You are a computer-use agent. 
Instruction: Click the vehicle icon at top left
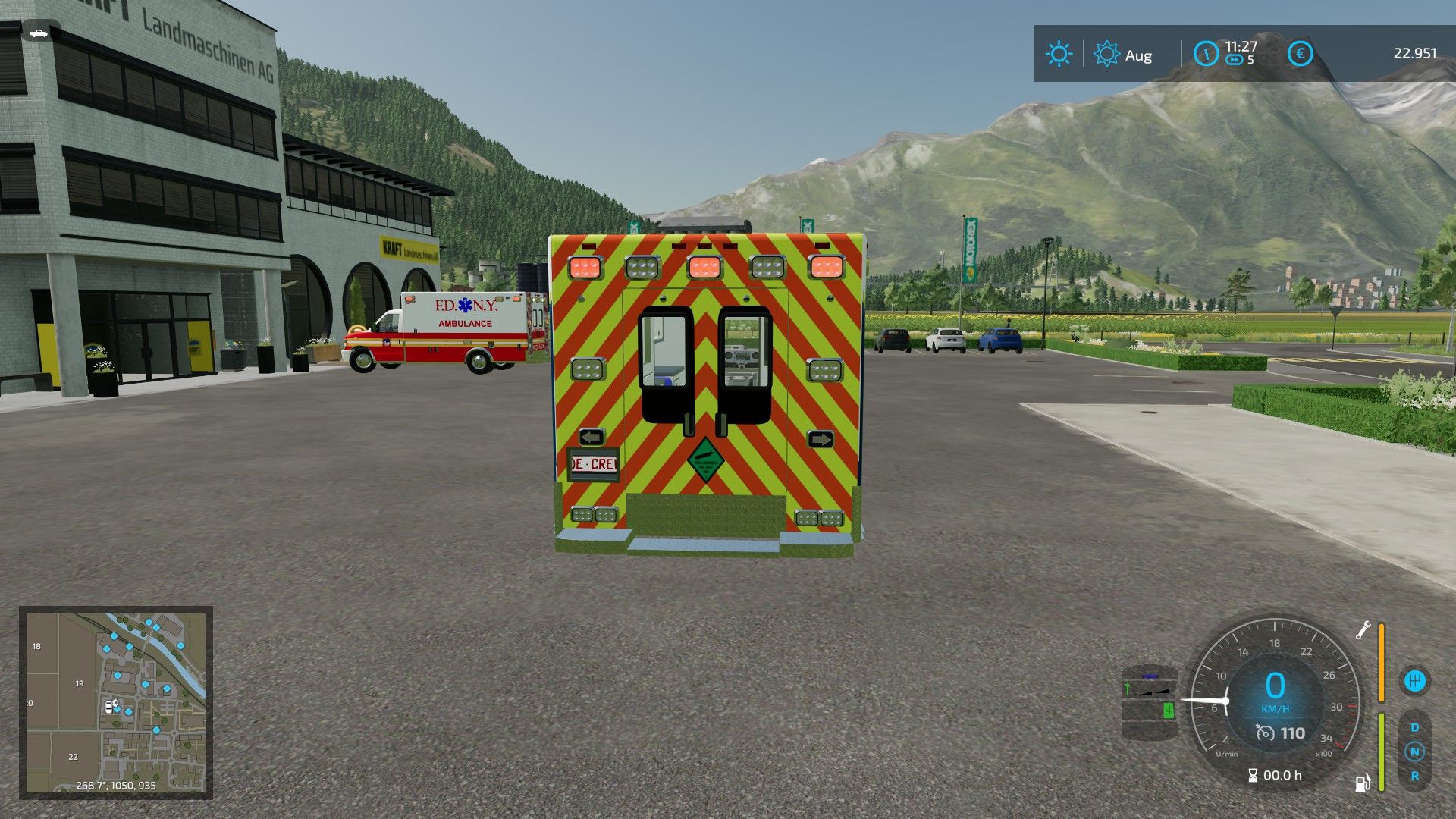pos(38,33)
